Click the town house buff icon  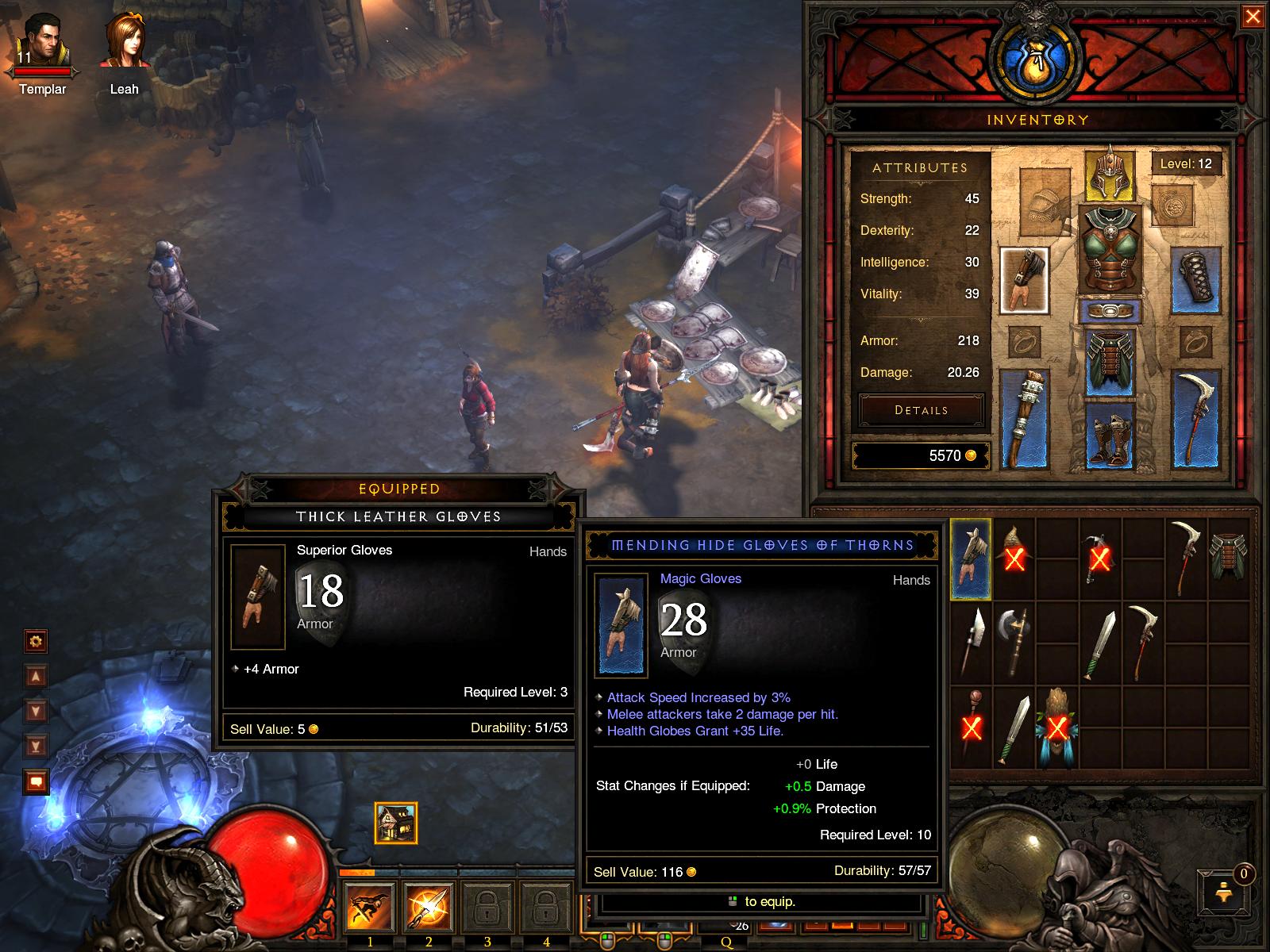(395, 823)
